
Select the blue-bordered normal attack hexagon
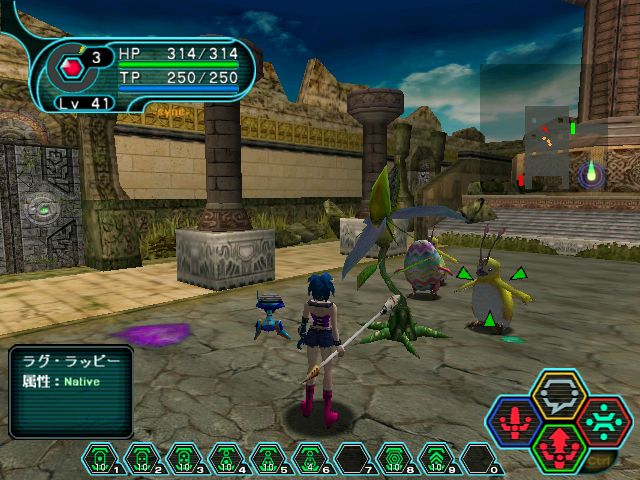[515, 421]
